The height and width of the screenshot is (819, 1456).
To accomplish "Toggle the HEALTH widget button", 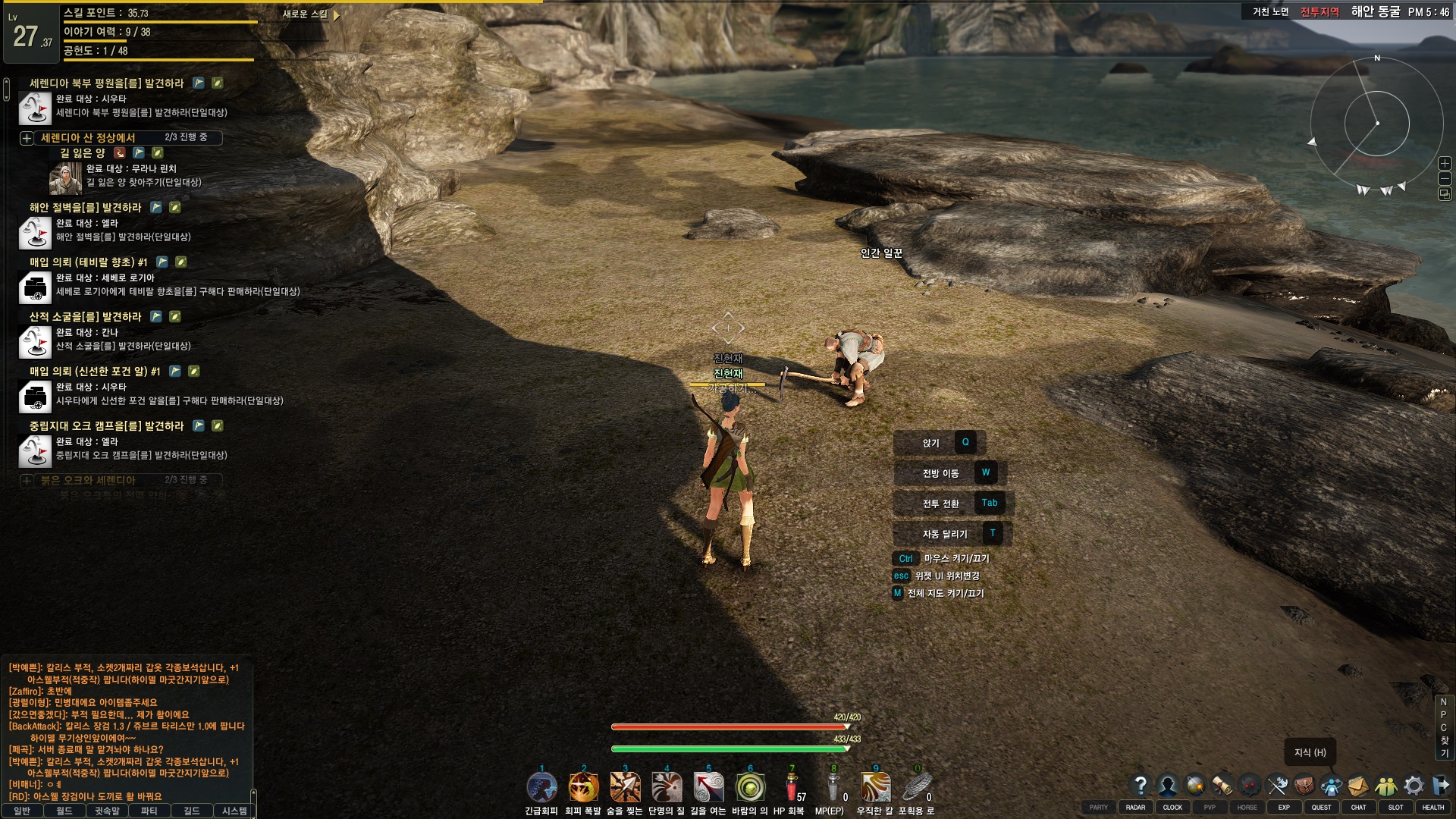I will [x=1432, y=808].
